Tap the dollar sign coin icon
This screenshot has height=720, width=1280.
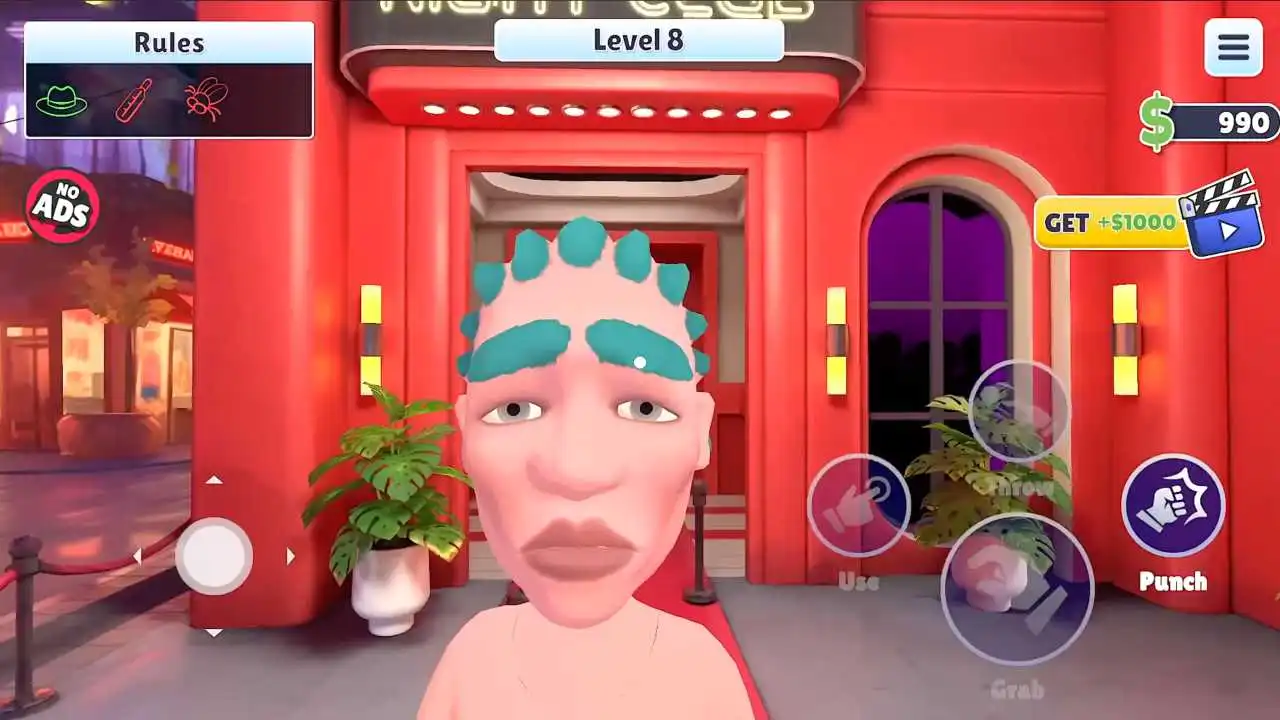[1157, 121]
